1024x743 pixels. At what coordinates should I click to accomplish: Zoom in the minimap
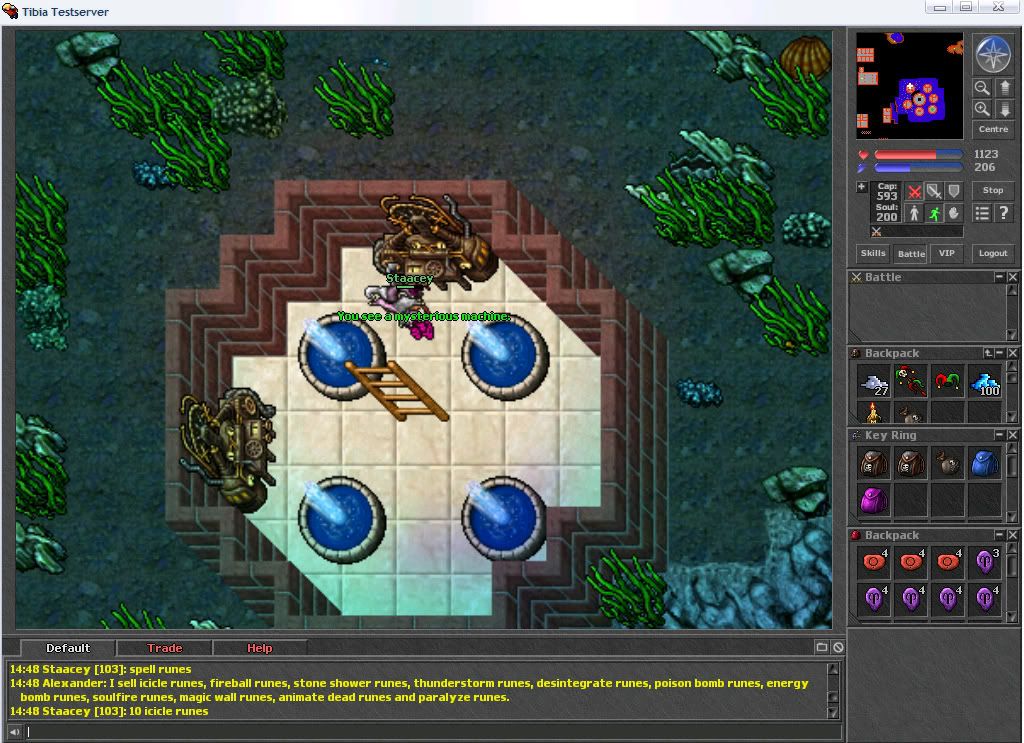982,109
